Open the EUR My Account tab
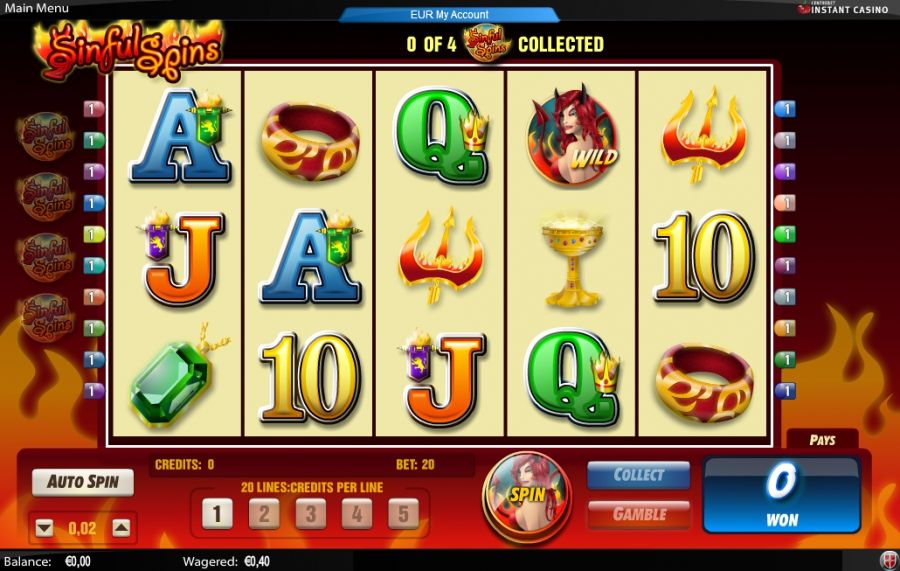This screenshot has width=900, height=571. 449,15
